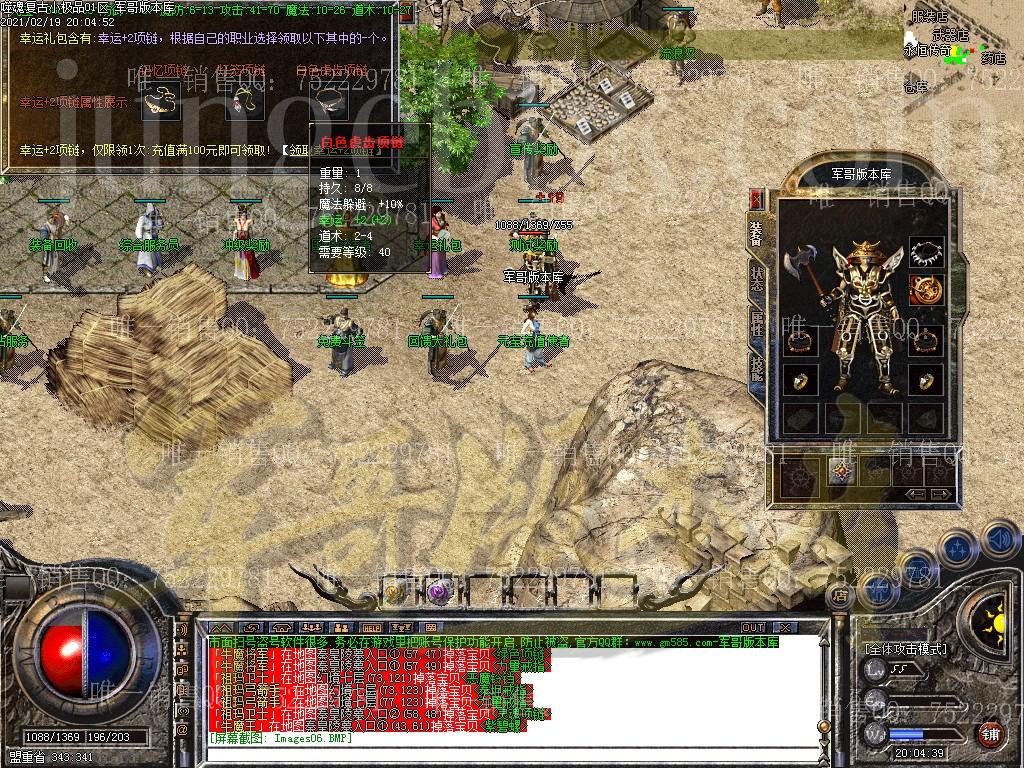
Task: Toggle sound with the speaker button
Action: (x=1000, y=541)
